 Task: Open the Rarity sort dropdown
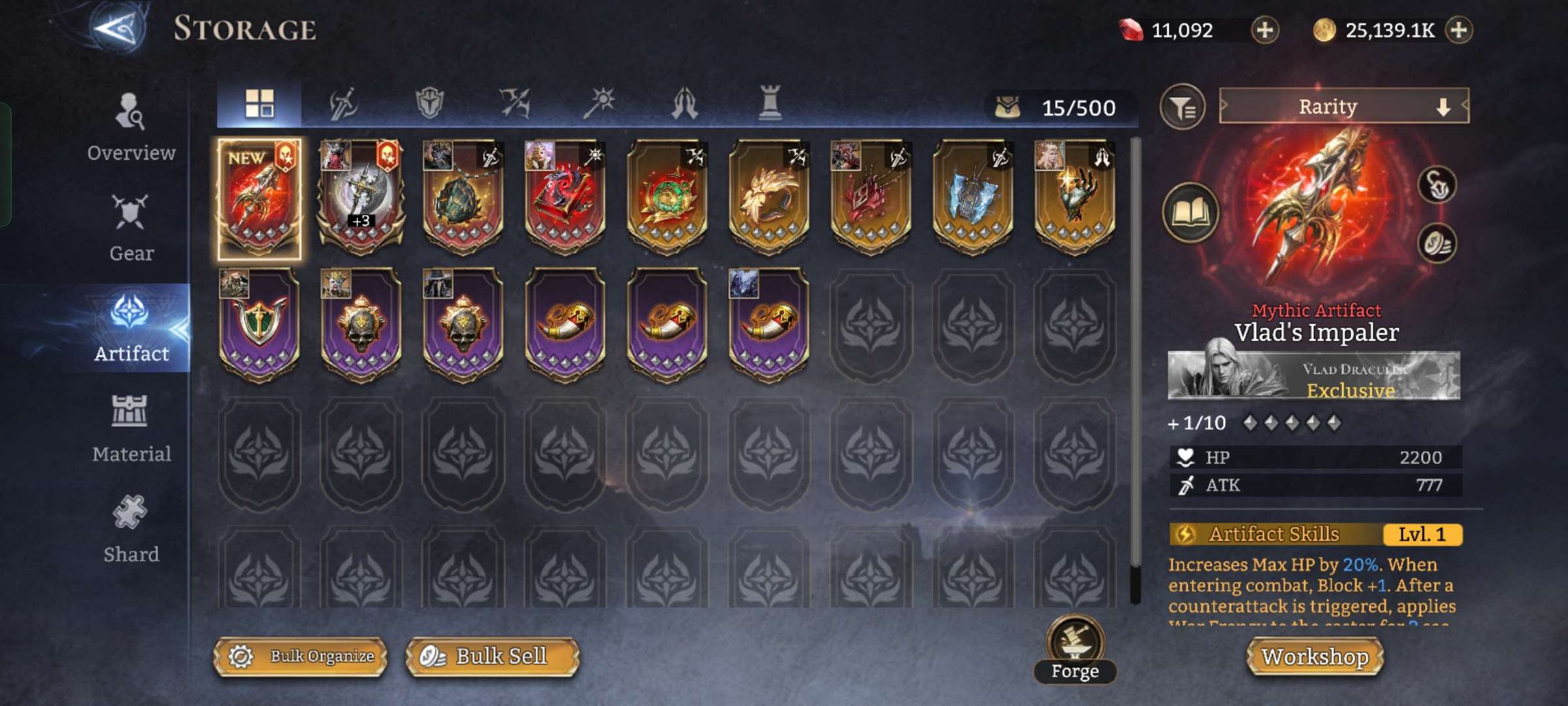click(1343, 106)
